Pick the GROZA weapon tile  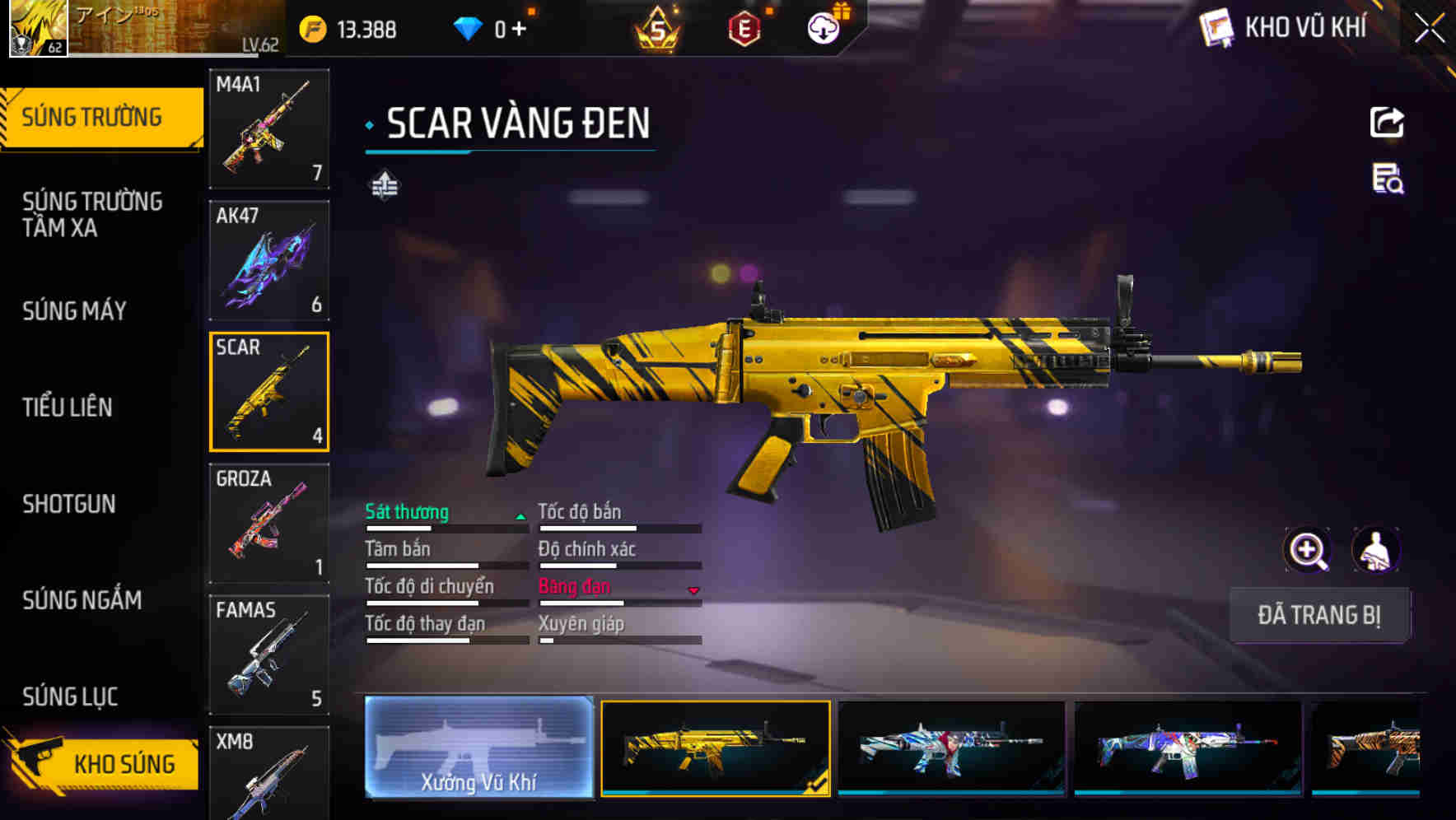pyautogui.click(x=269, y=523)
